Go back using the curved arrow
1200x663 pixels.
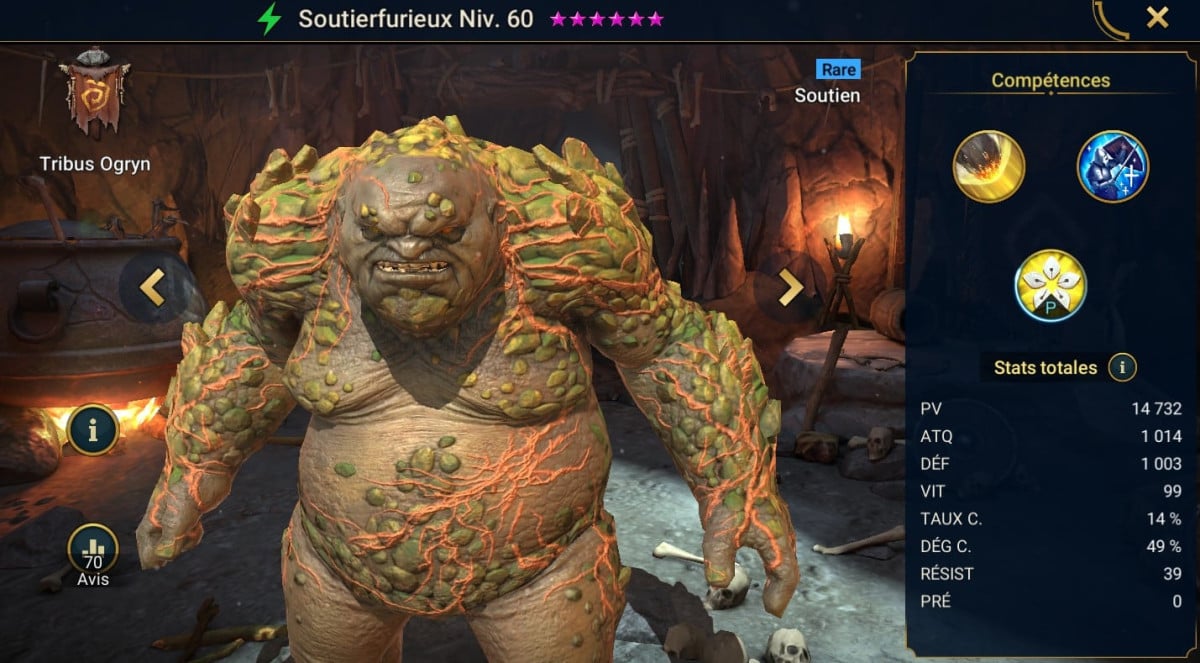(1112, 19)
